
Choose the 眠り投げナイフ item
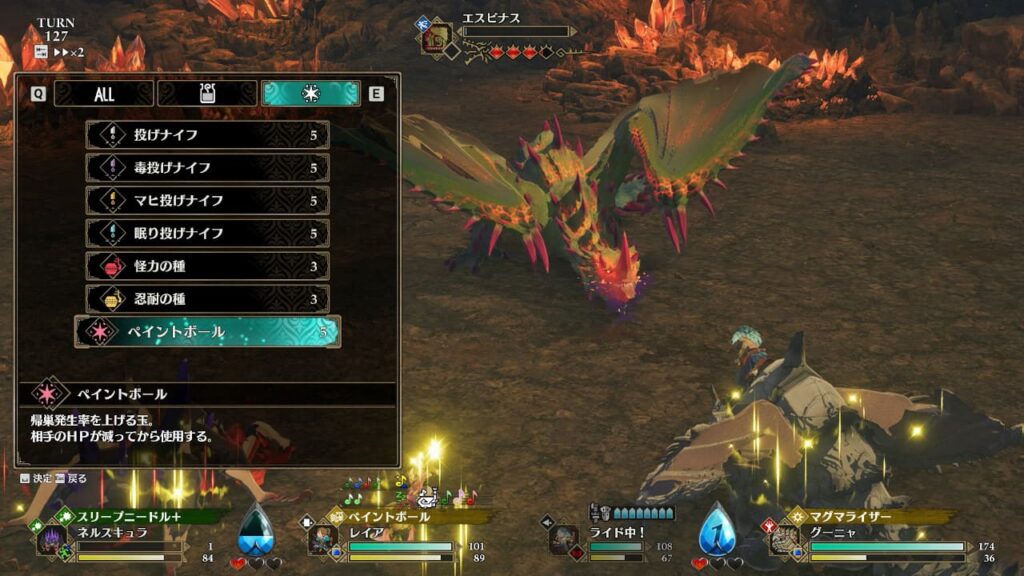pos(208,233)
